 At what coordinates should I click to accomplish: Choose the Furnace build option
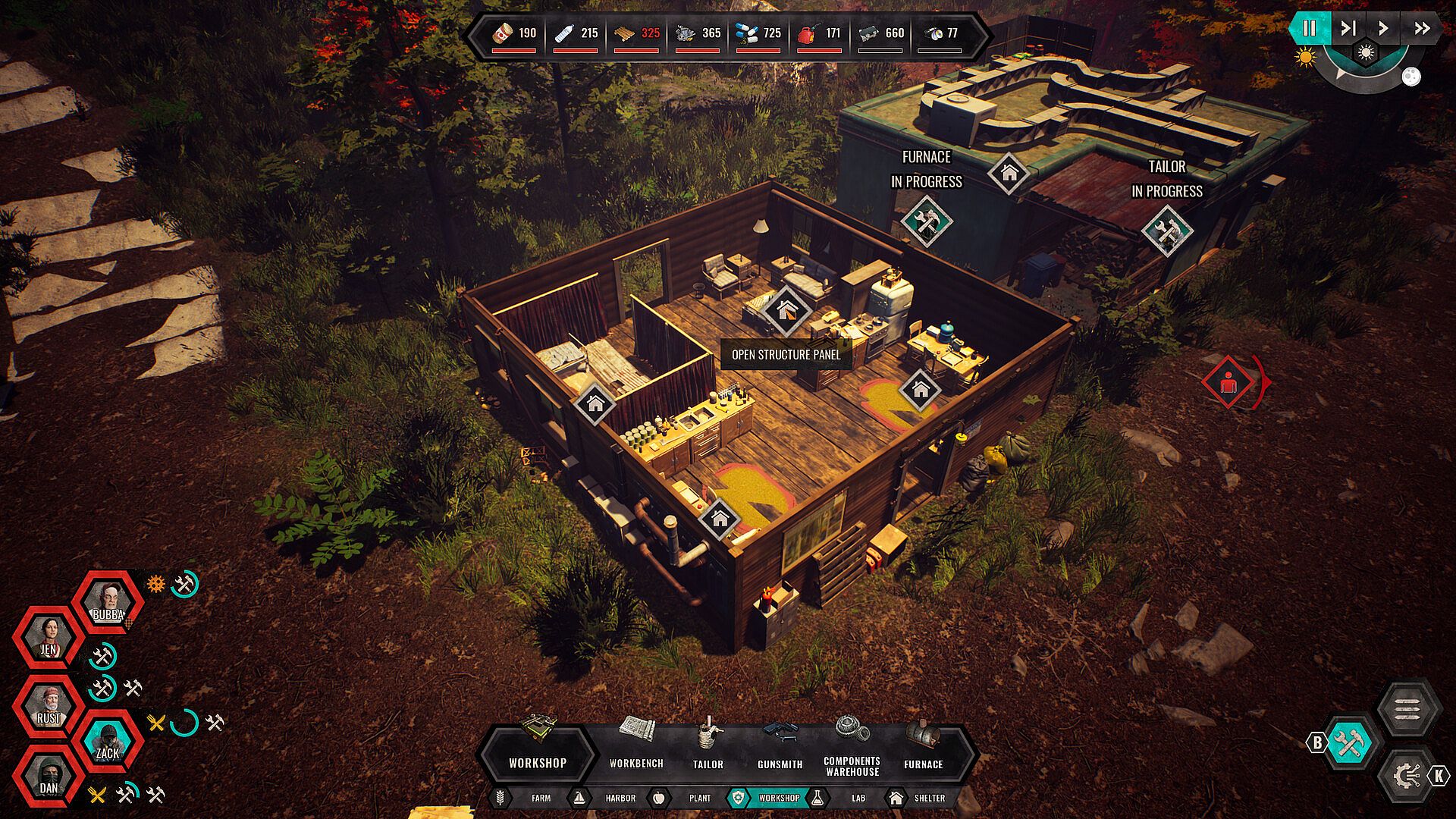923,744
